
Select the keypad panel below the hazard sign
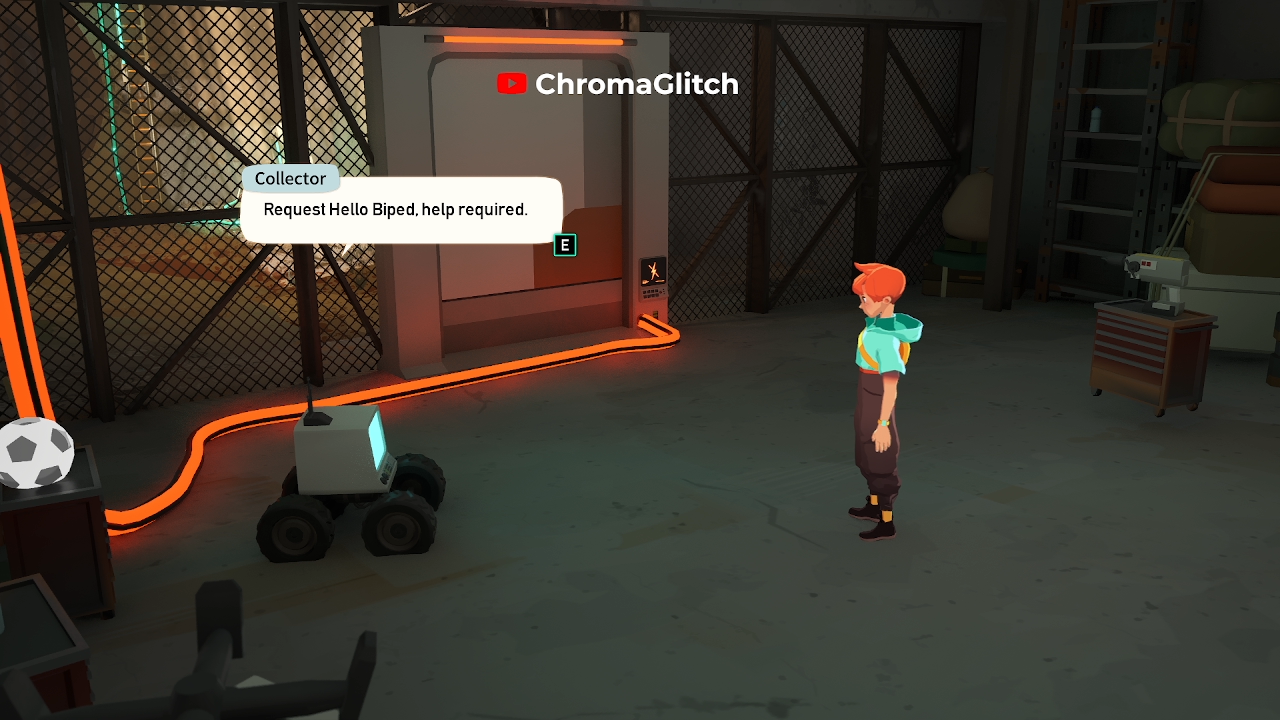pyautogui.click(x=650, y=293)
